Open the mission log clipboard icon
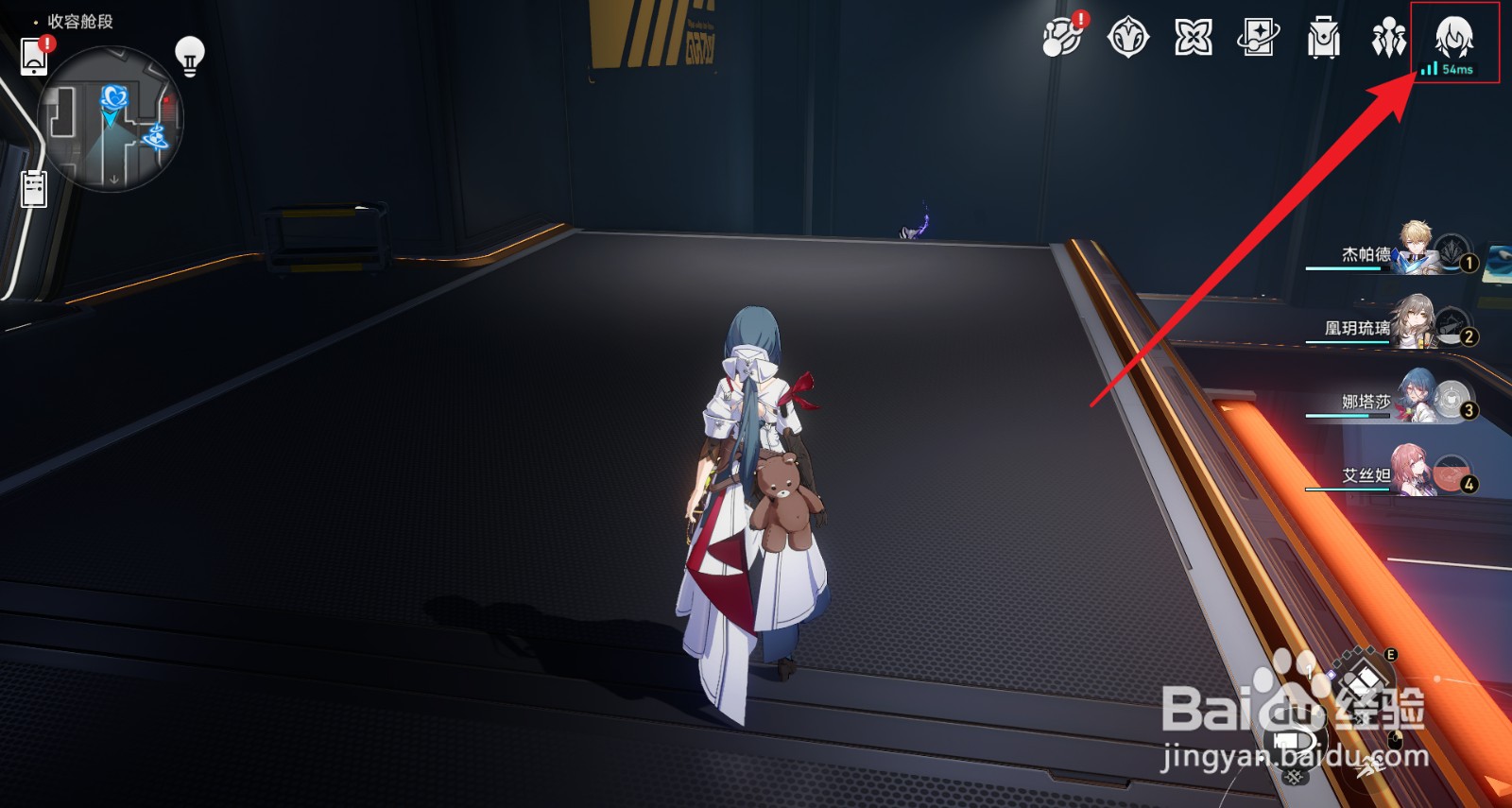This screenshot has width=1512, height=808. coord(35,187)
